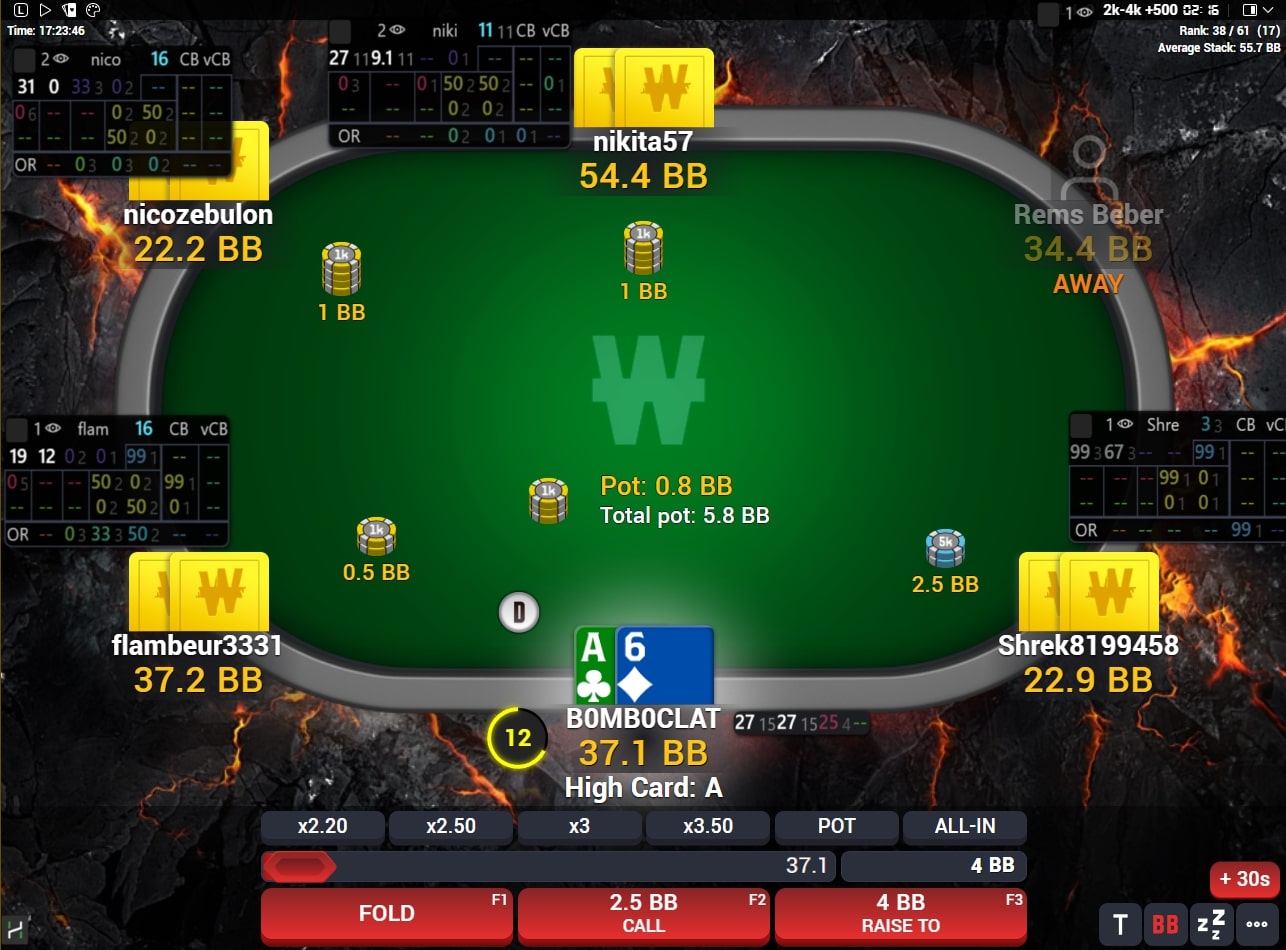1286x950 pixels.
Task: Select the T time display icon
Action: tap(1120, 923)
